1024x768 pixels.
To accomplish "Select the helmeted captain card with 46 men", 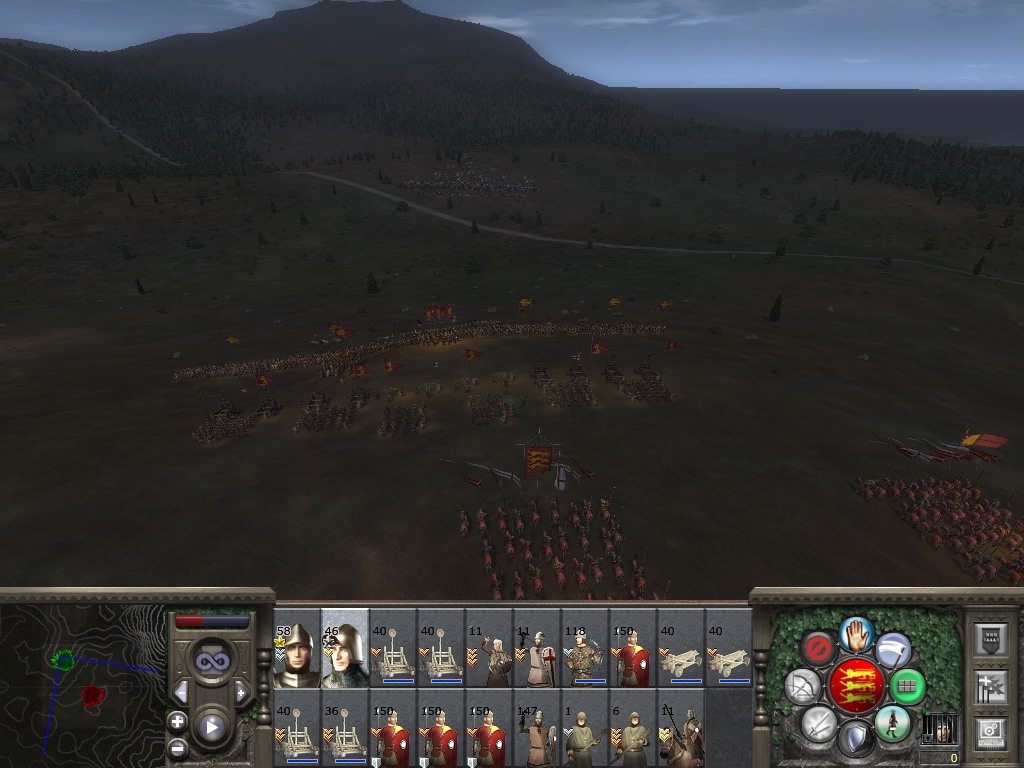I will coord(345,649).
